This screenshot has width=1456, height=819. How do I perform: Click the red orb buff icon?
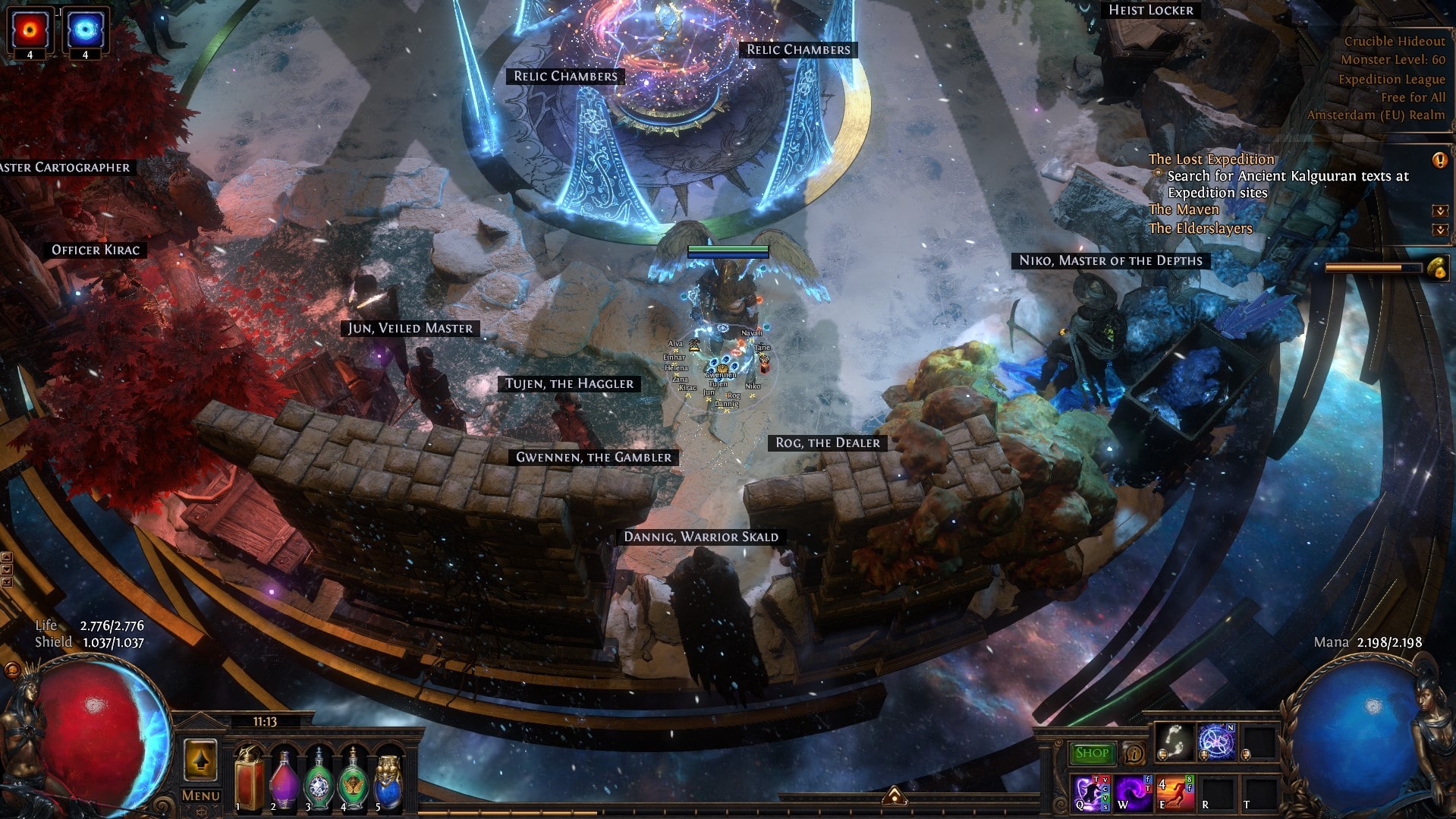pos(30,30)
